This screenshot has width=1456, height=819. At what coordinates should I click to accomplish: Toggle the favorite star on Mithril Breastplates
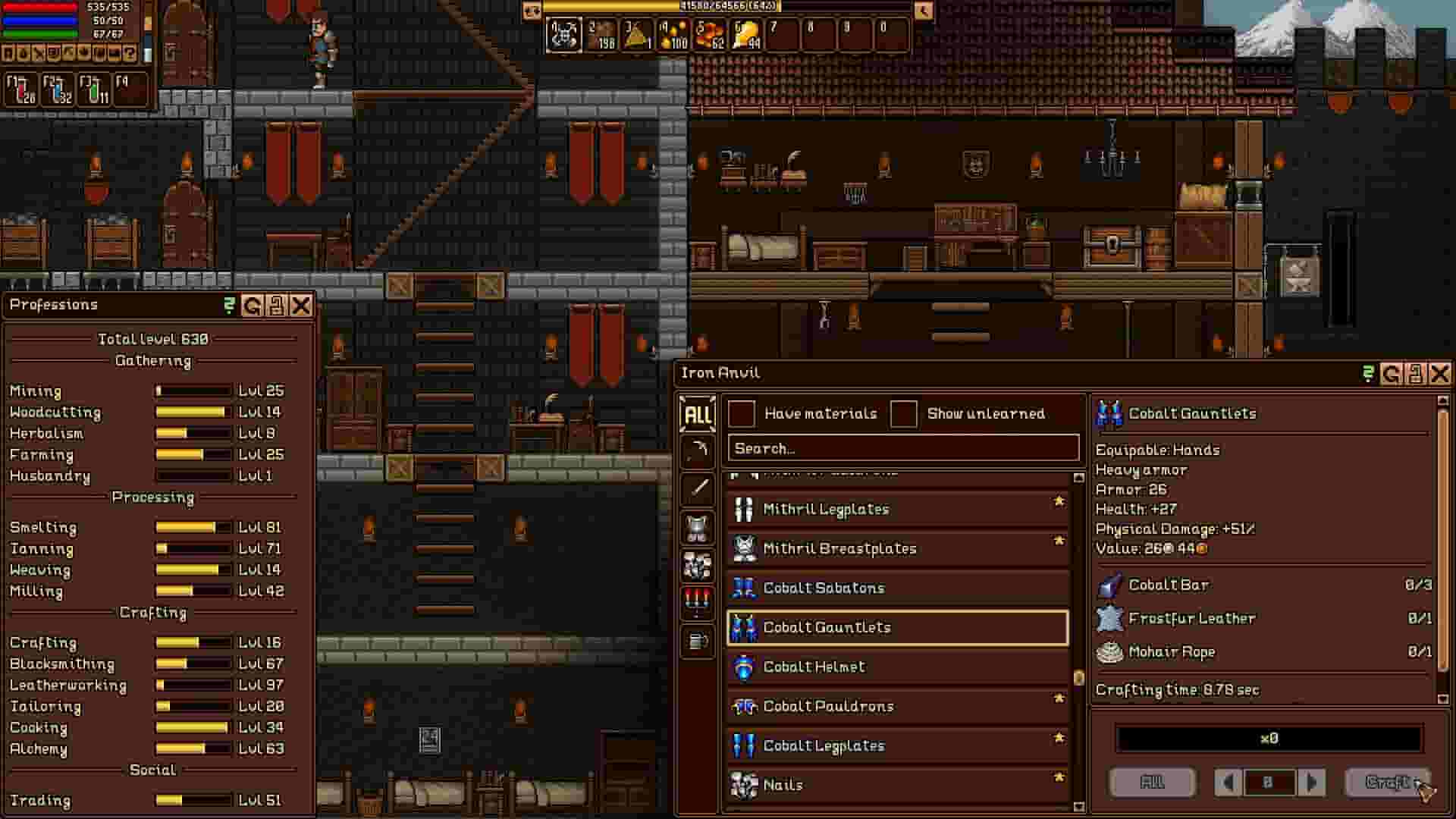(1059, 541)
